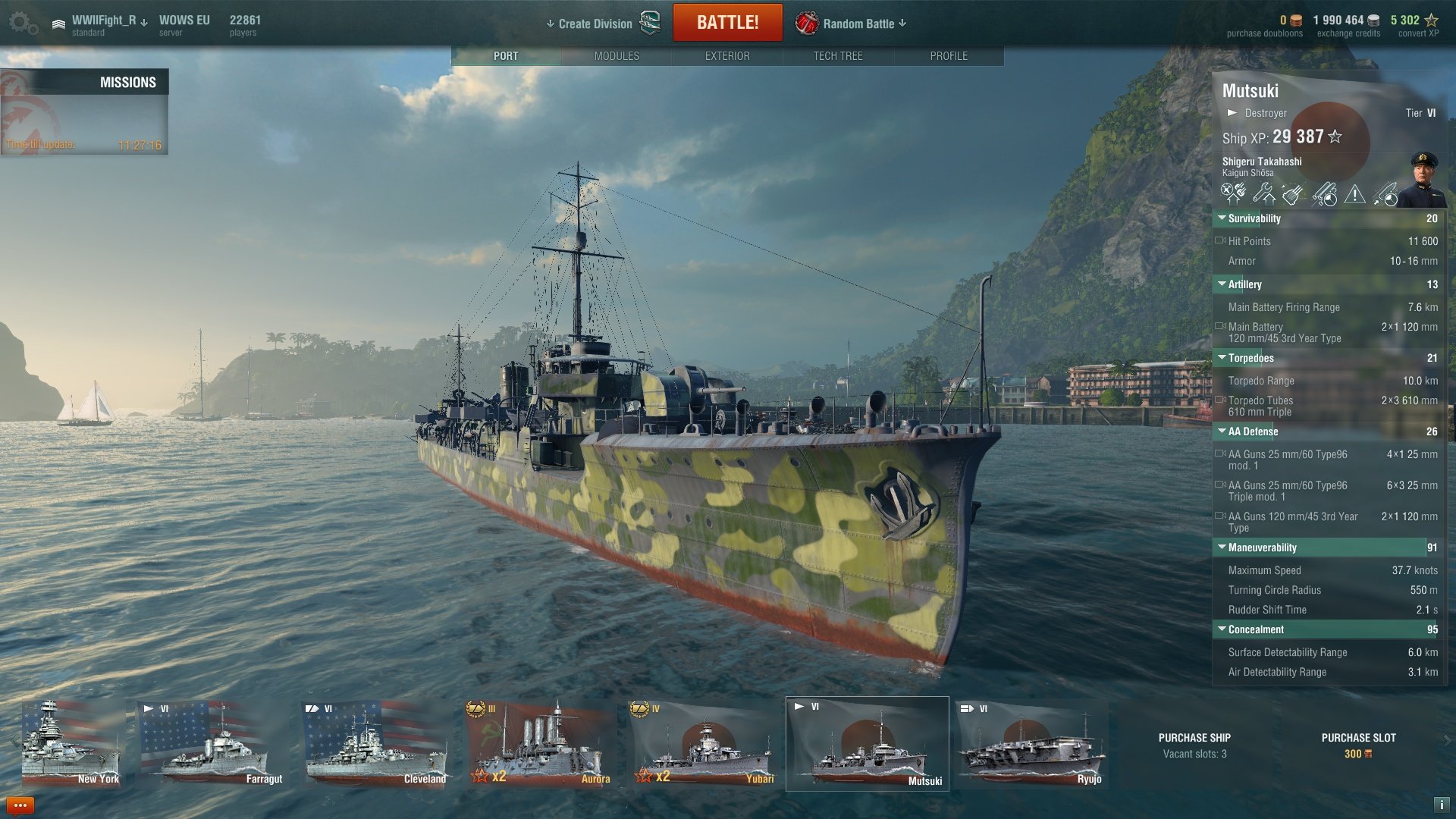
Task: Start the match with the BATTLE! button
Action: pos(727,23)
